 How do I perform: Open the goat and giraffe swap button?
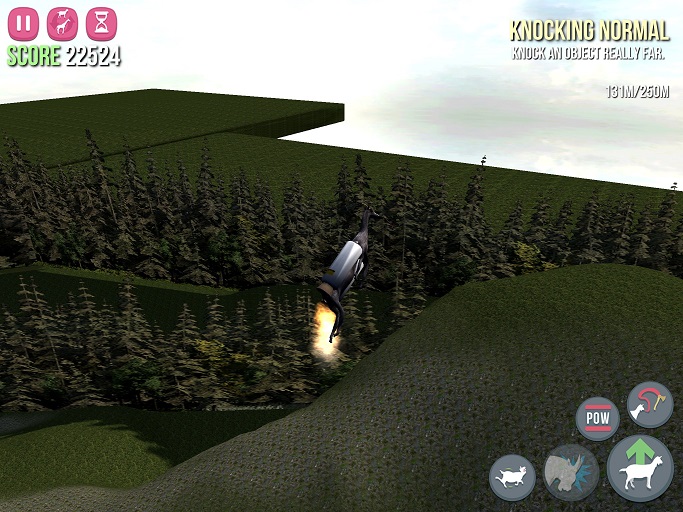[x=62, y=23]
